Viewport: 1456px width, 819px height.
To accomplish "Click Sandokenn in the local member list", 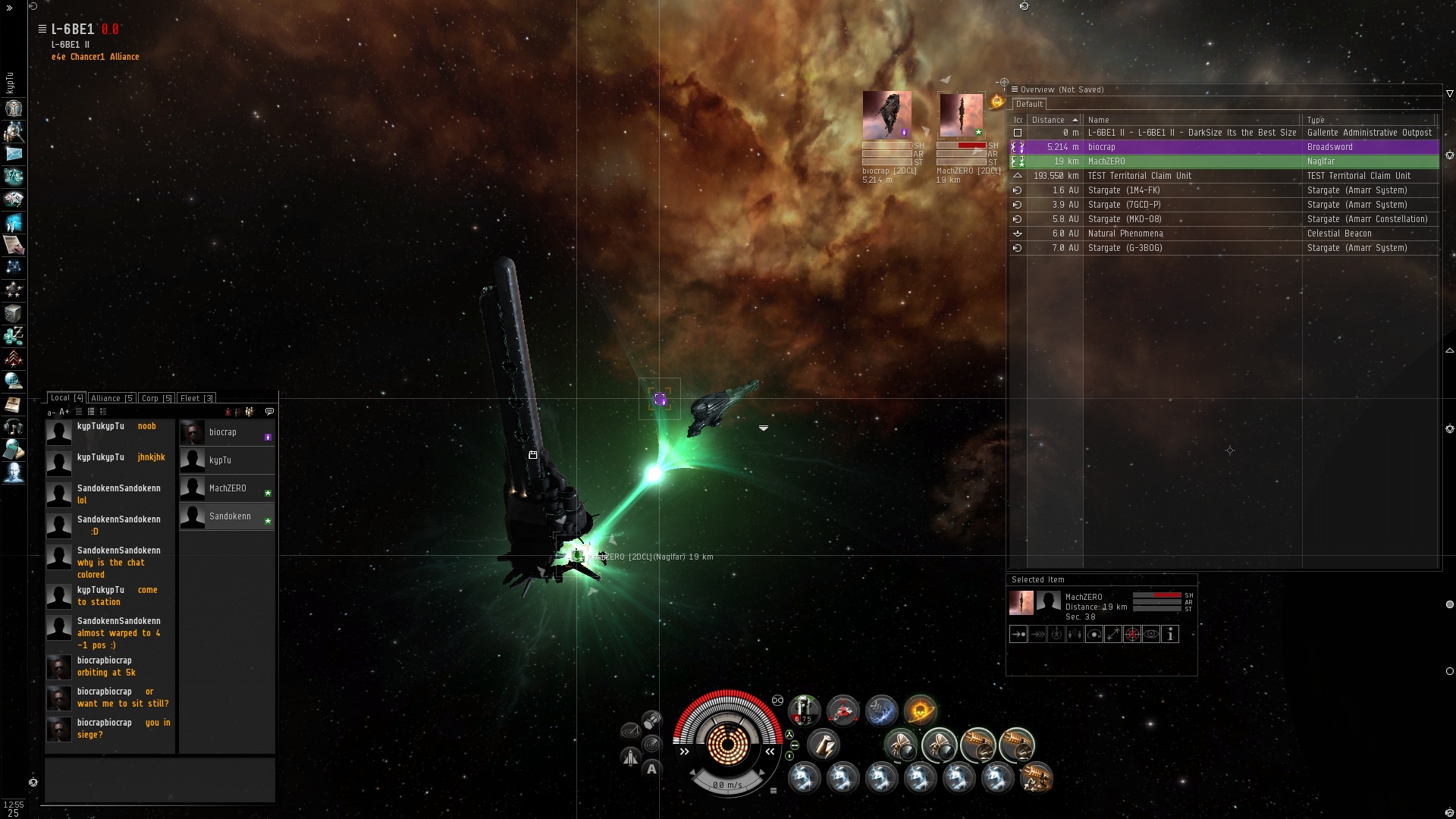I will (229, 516).
